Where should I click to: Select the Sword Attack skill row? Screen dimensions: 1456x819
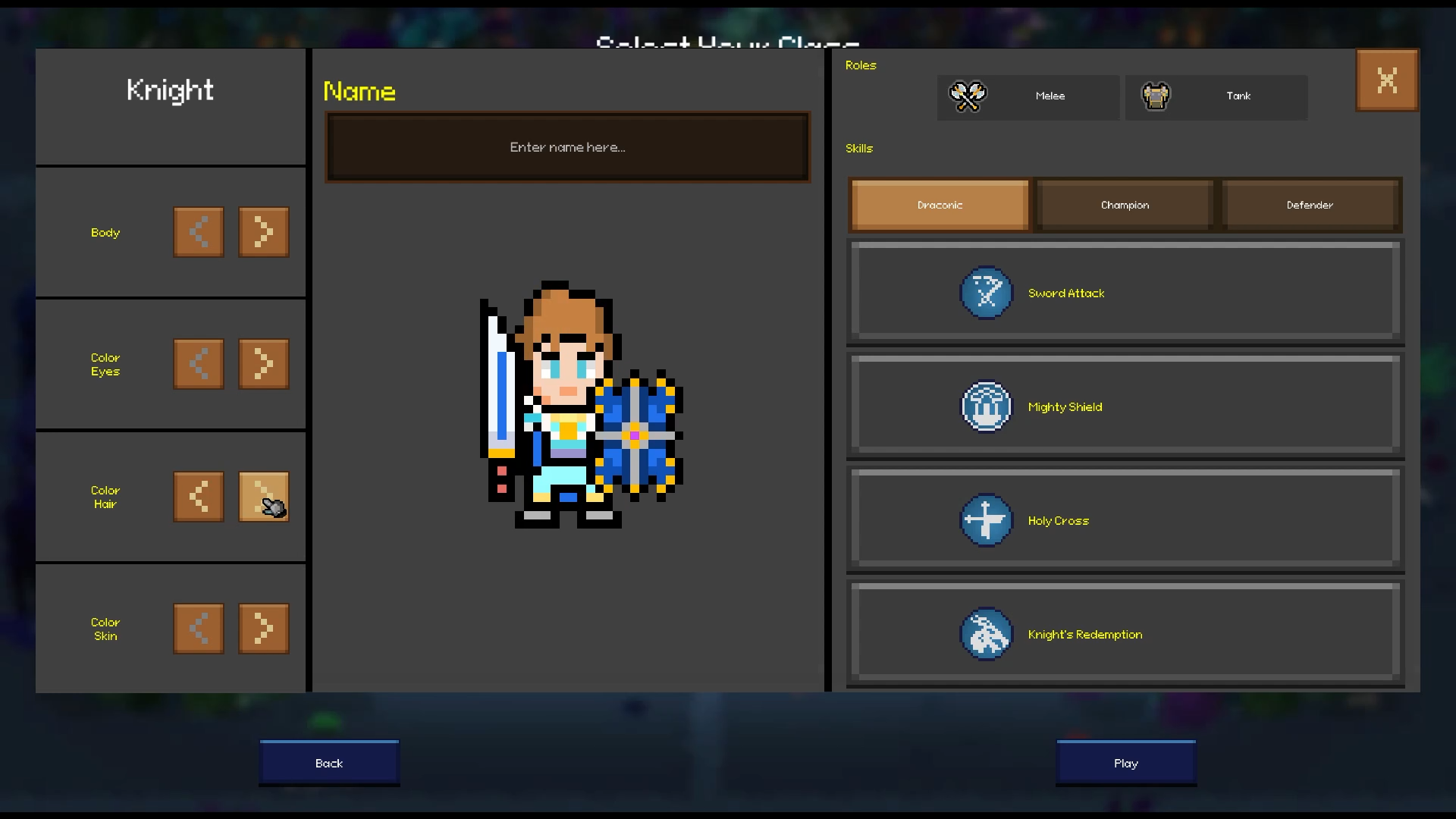point(1125,293)
